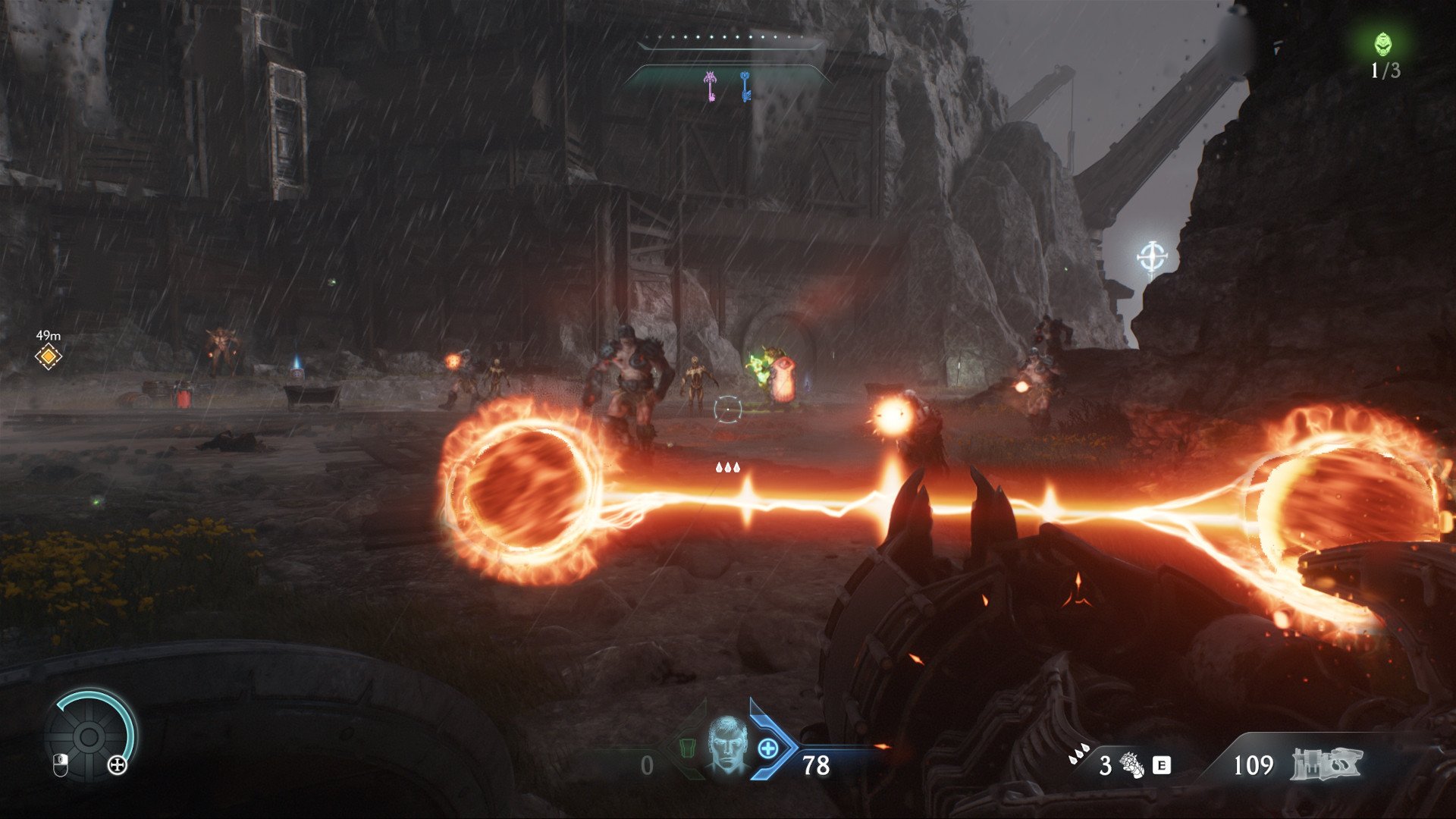
Task: Select the blue health cross icon
Action: coord(767,748)
